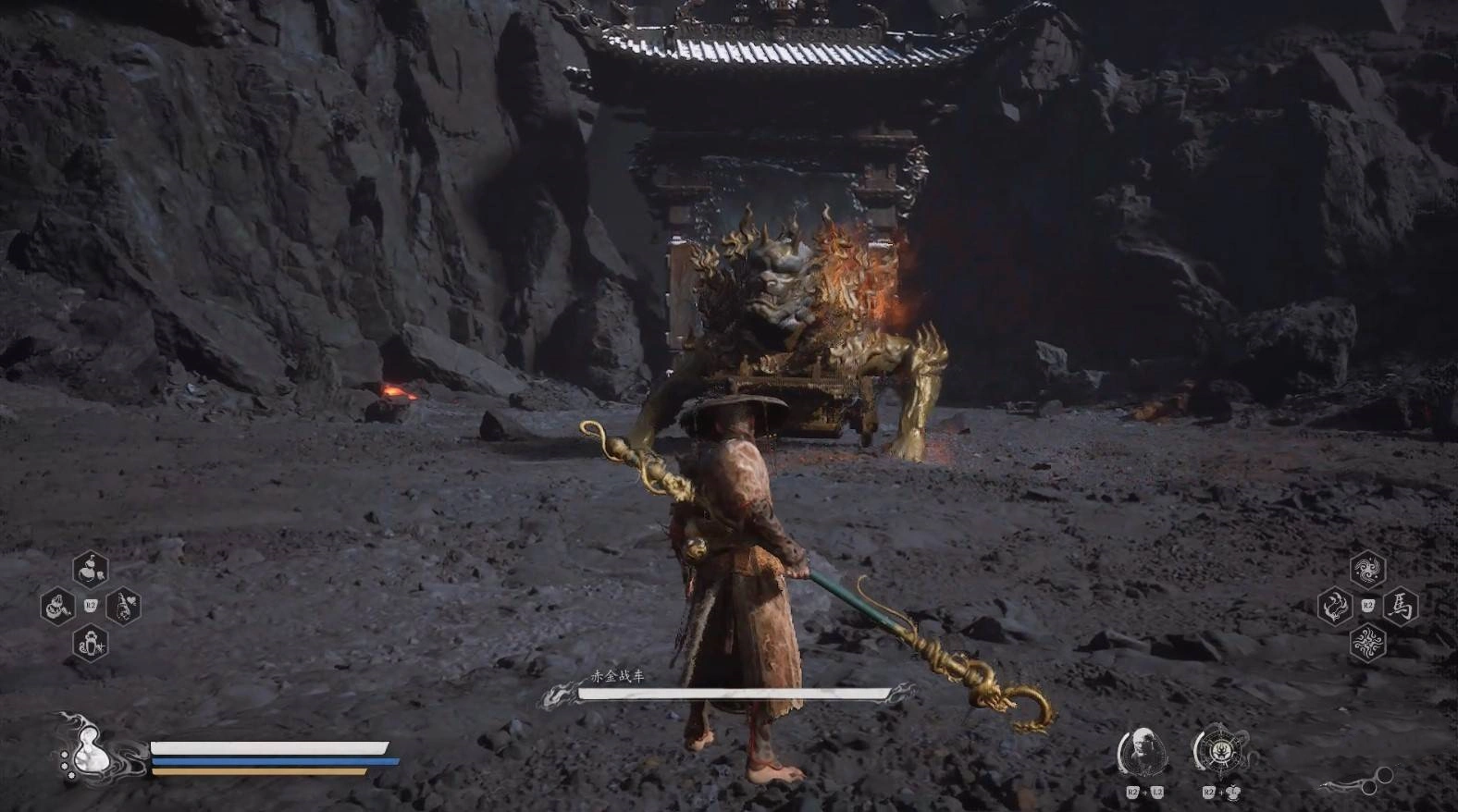Cast the 馬 character transformation spell
The width and height of the screenshot is (1458, 812).
(1402, 607)
